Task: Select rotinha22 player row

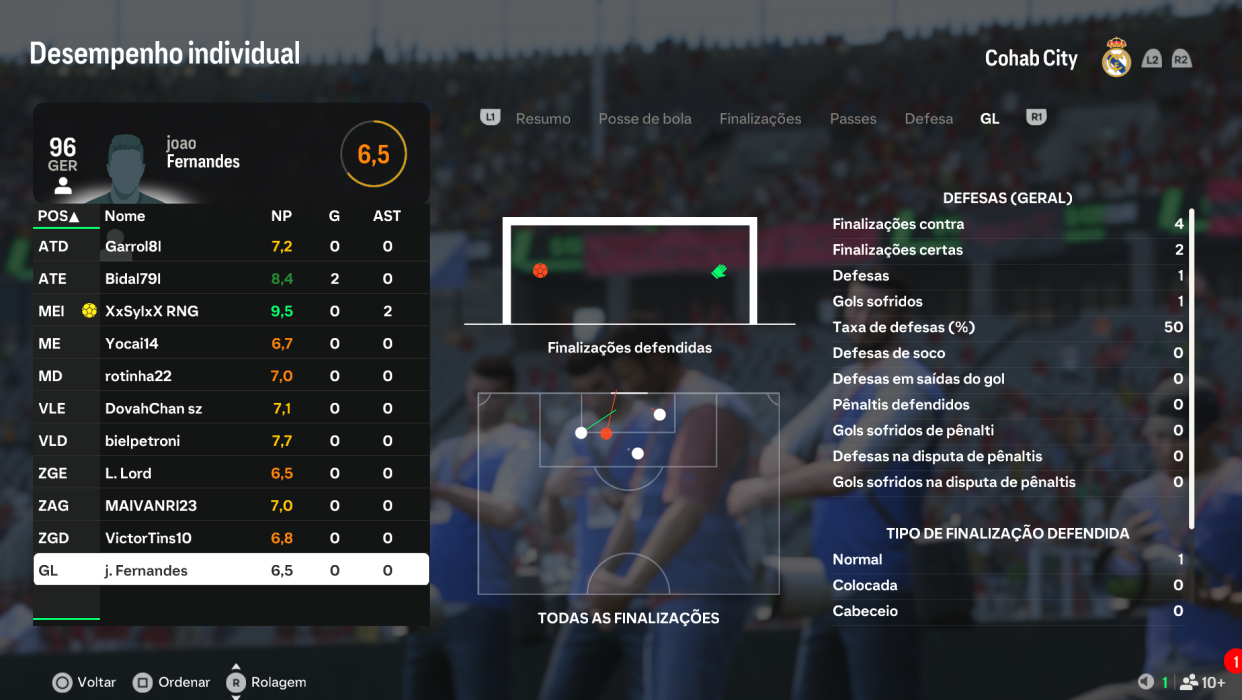Action: 231,376
